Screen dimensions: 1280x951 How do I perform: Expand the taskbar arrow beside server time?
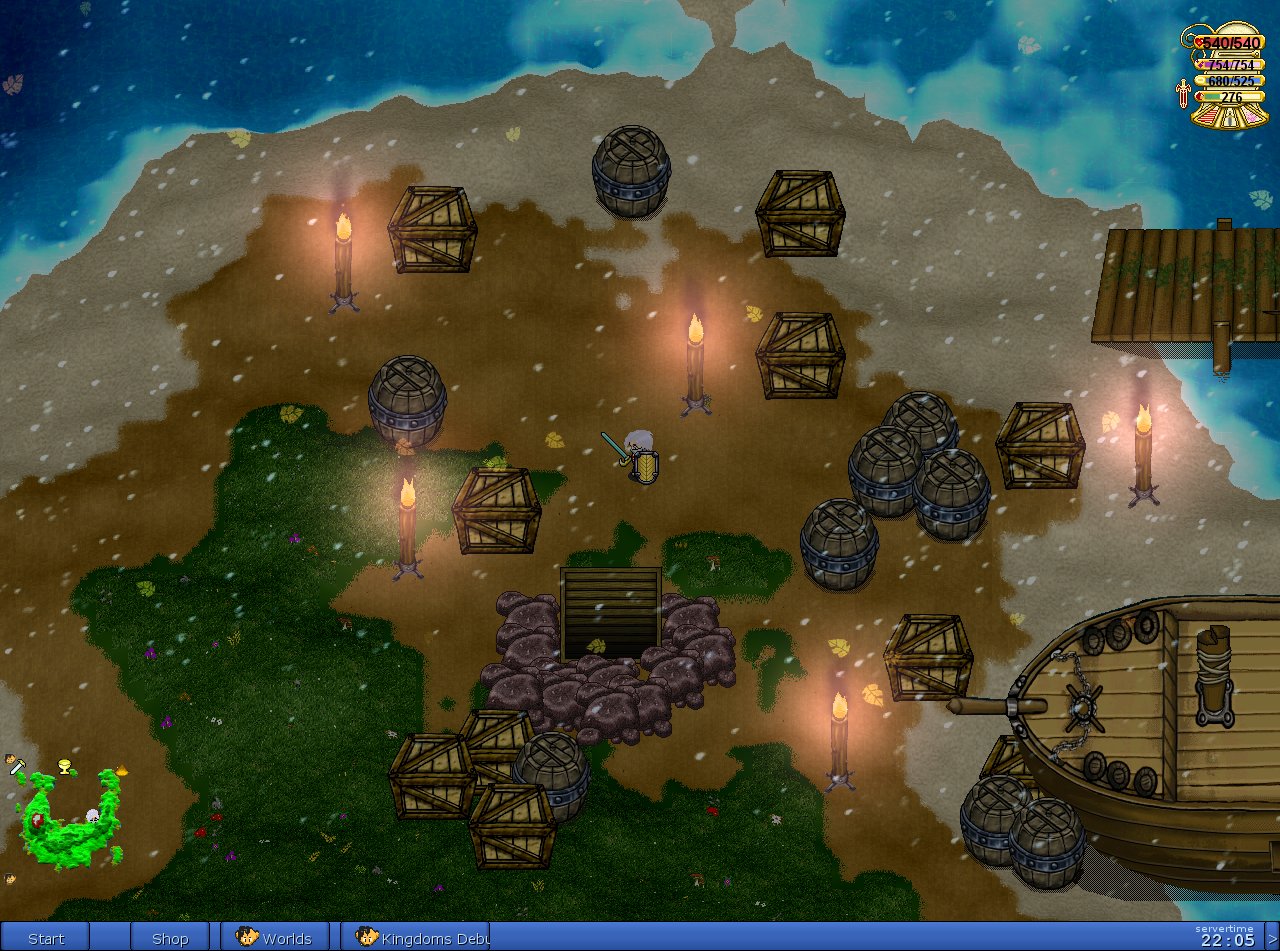tap(1272, 938)
